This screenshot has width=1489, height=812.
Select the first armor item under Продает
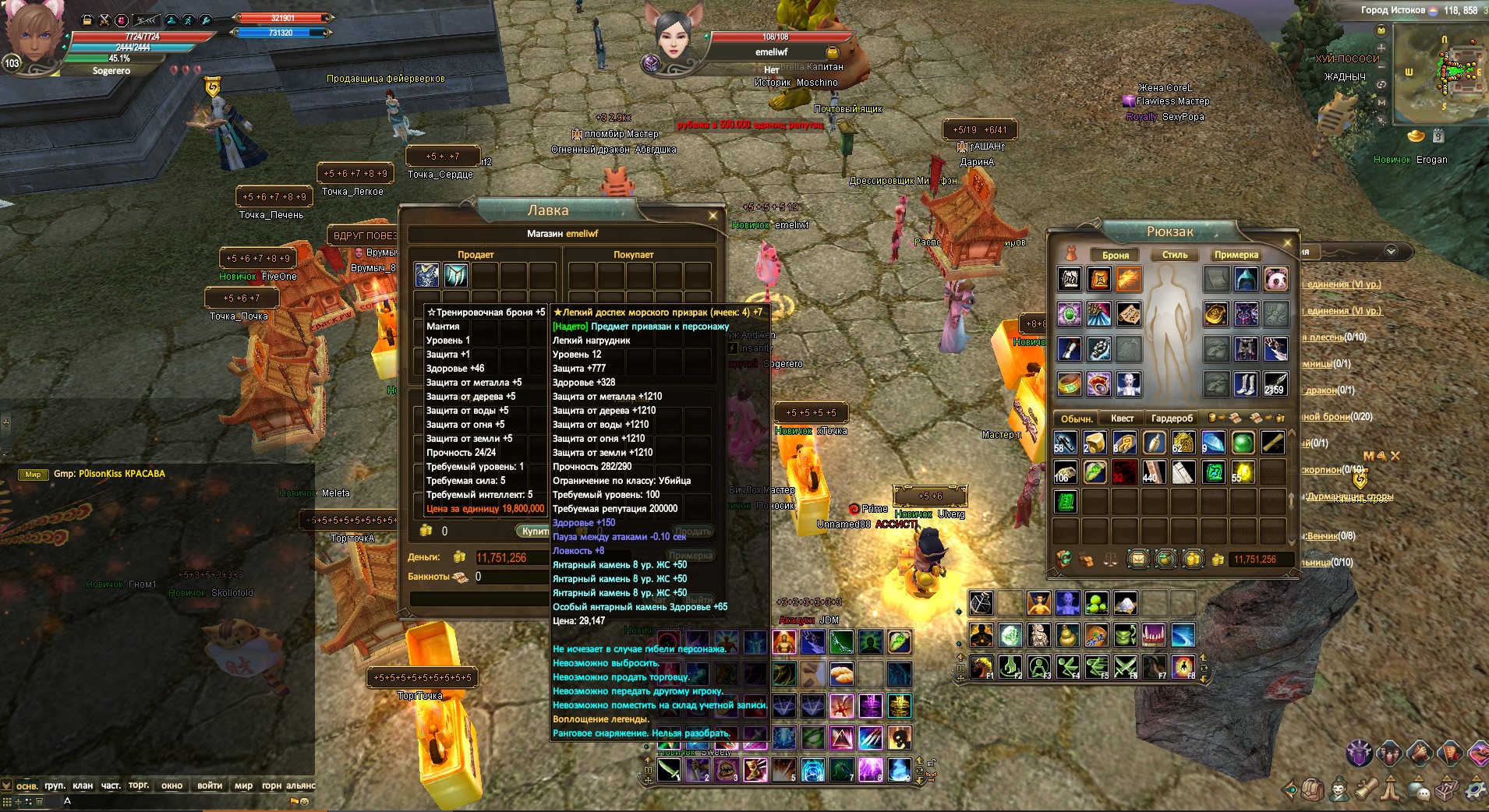coord(426,275)
